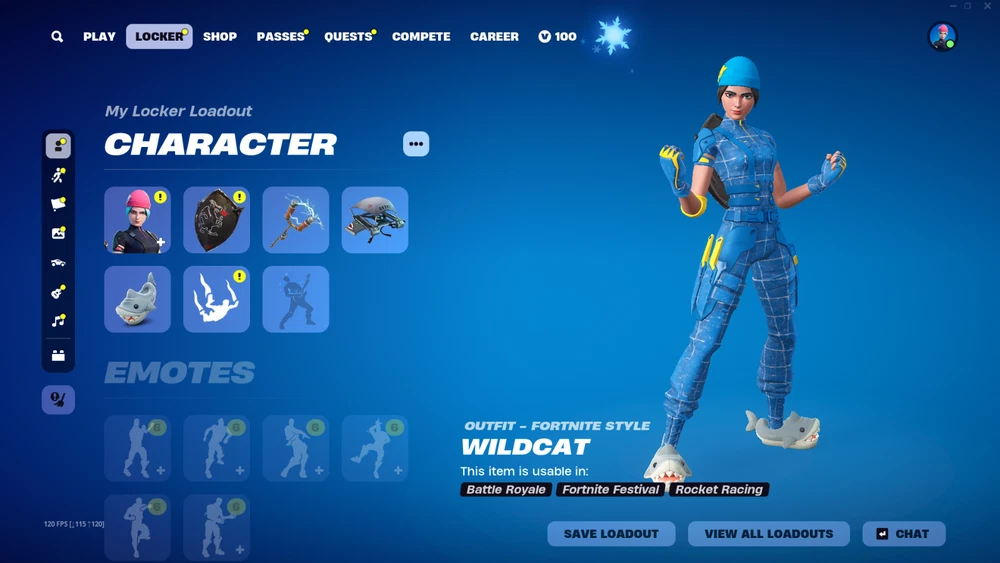Switch to the COMPETE tab

point(421,37)
